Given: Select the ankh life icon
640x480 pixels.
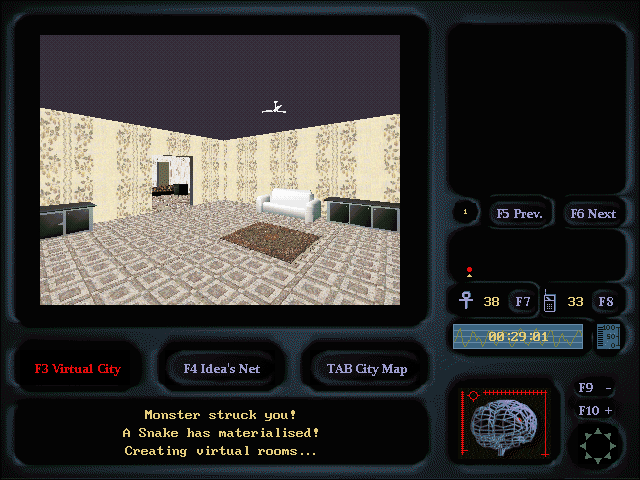Looking at the screenshot, I should pos(466,300).
